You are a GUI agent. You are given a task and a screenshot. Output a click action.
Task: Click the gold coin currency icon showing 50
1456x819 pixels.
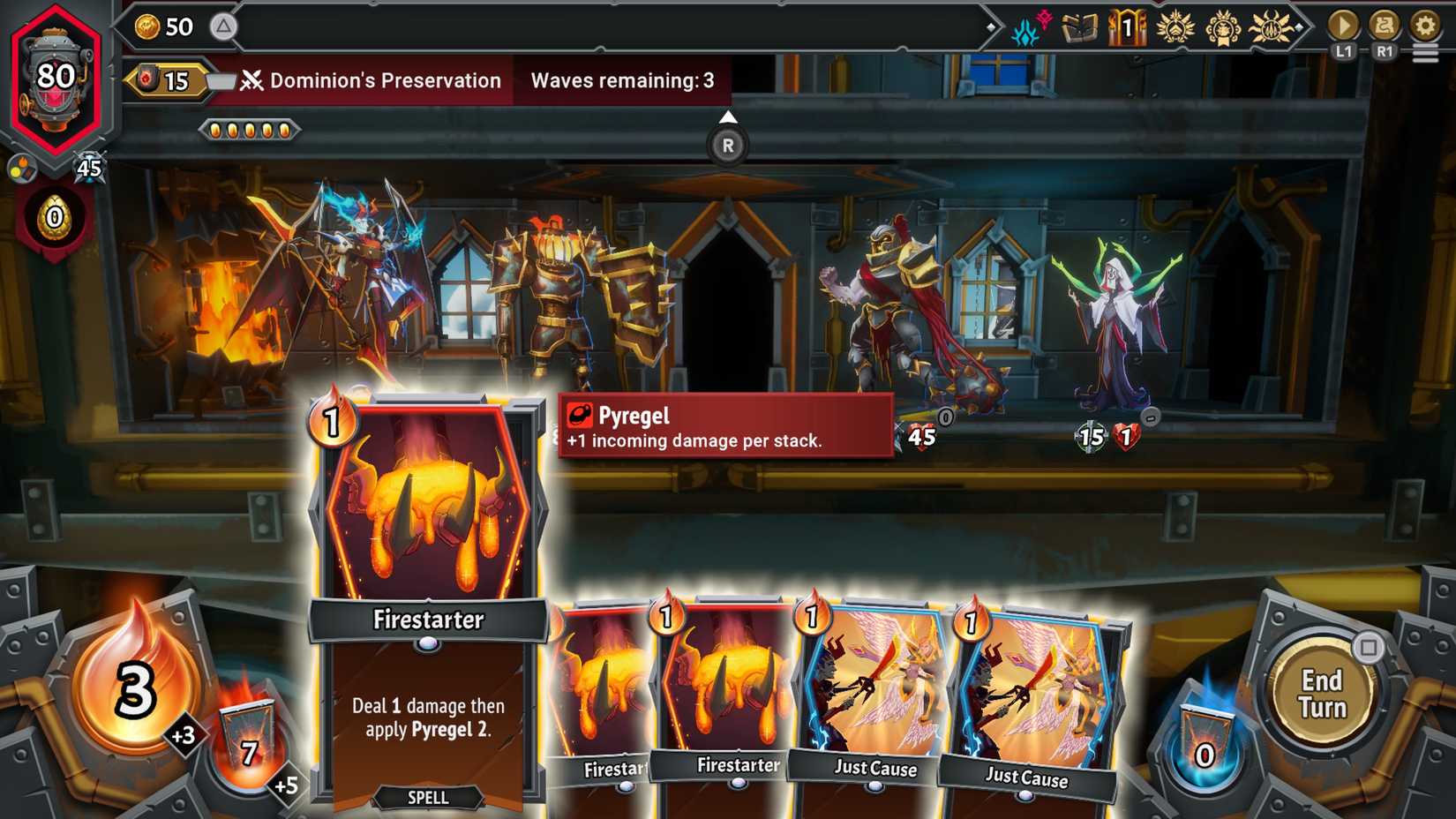148,26
